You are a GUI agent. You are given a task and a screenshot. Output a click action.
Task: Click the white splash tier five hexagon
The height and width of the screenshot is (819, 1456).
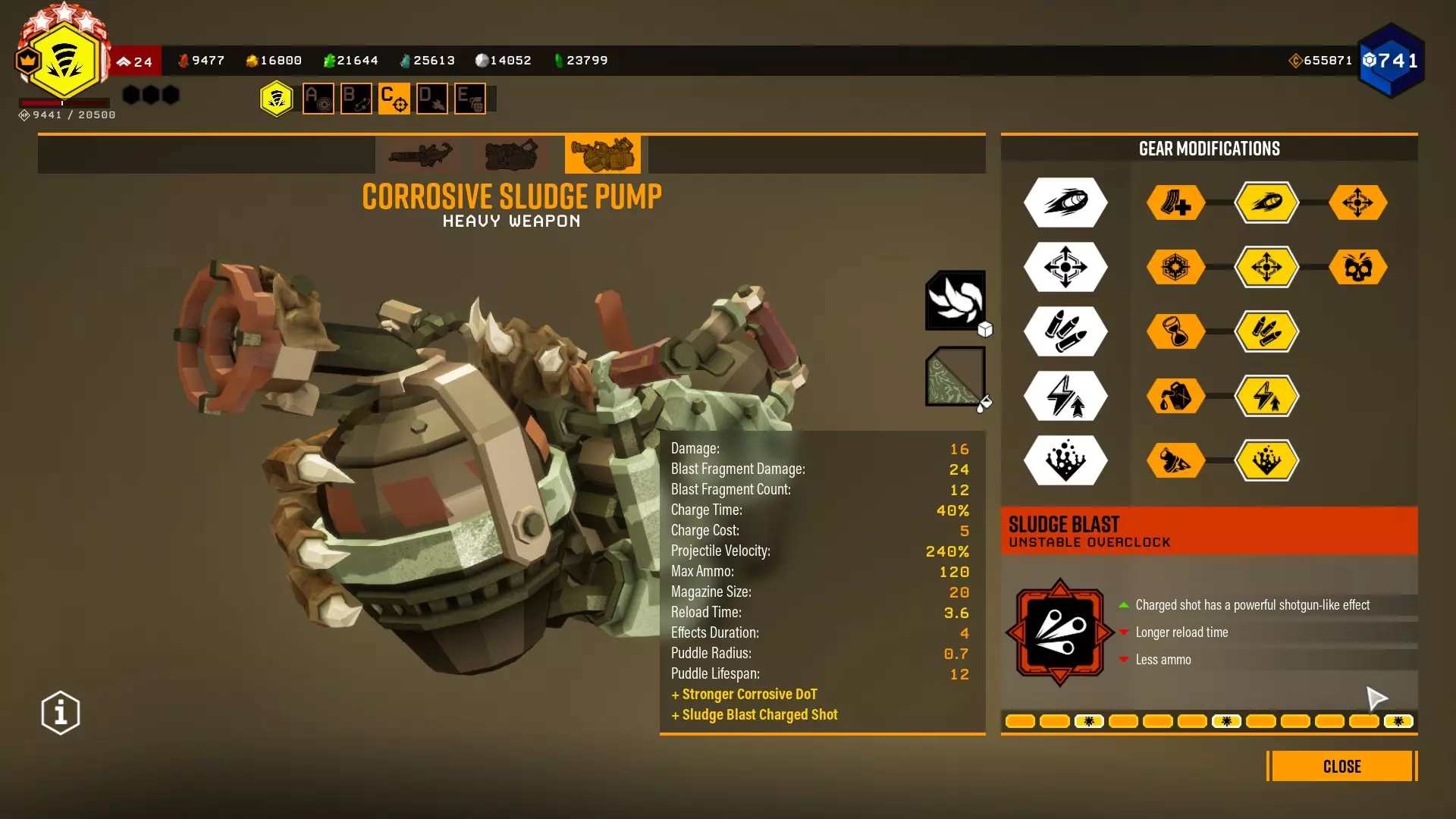(x=1065, y=460)
